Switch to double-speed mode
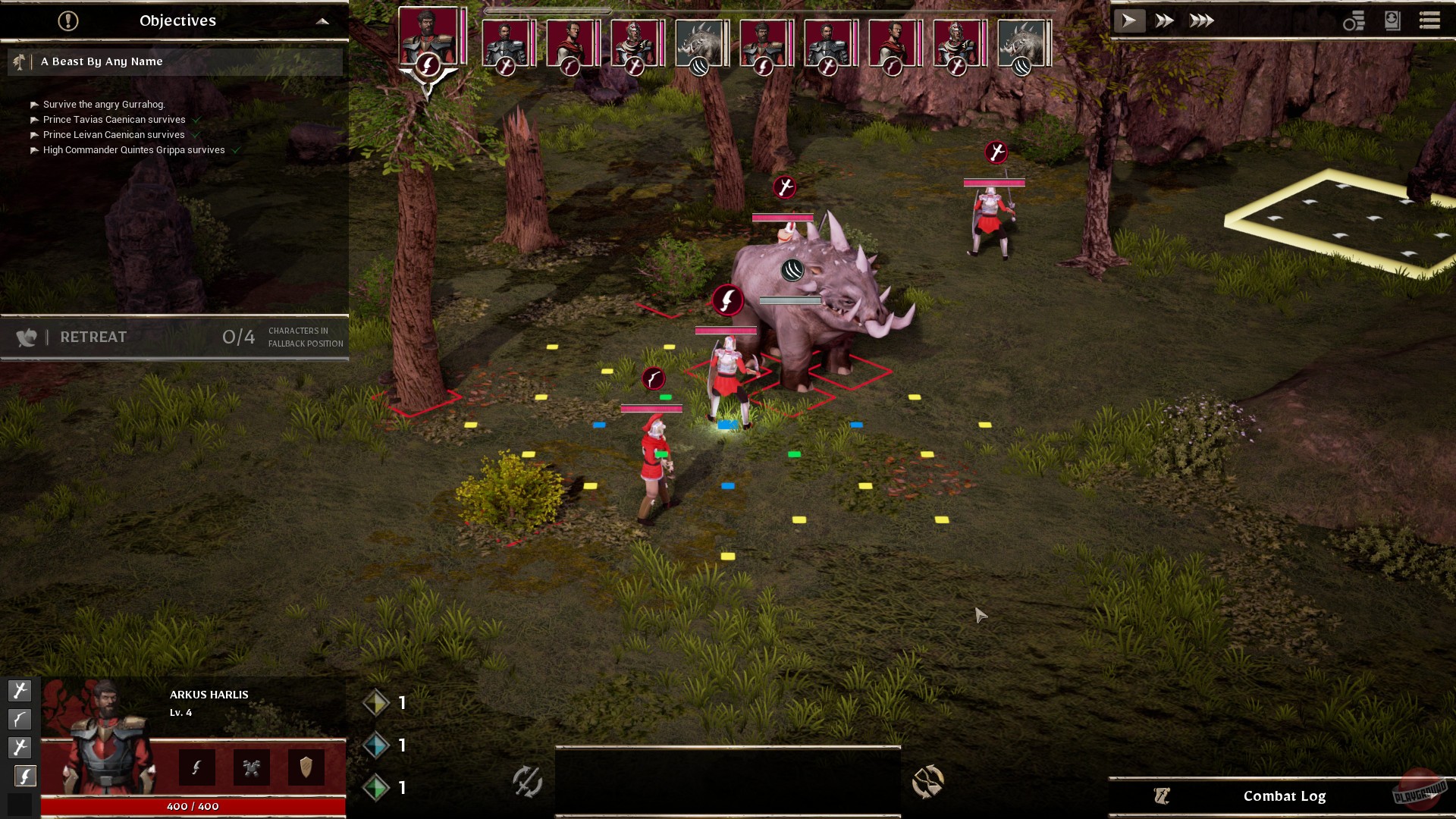 [x=1166, y=20]
